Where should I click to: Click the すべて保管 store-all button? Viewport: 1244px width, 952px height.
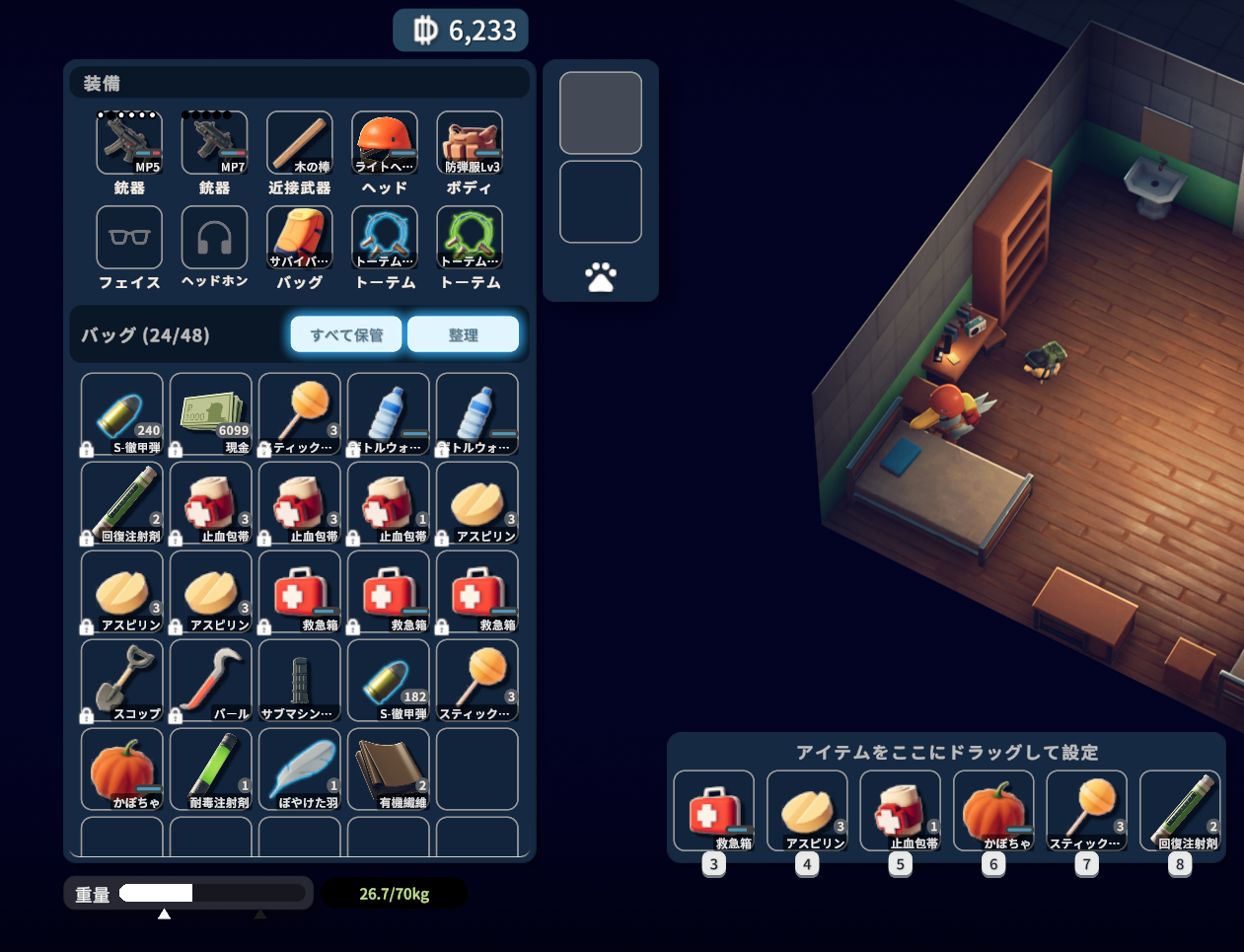pyautogui.click(x=346, y=334)
